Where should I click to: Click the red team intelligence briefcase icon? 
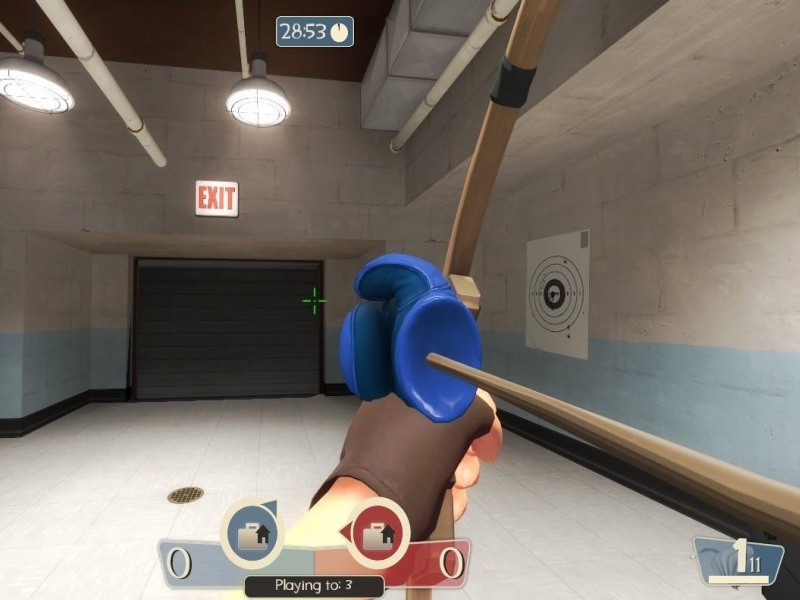pos(378,534)
